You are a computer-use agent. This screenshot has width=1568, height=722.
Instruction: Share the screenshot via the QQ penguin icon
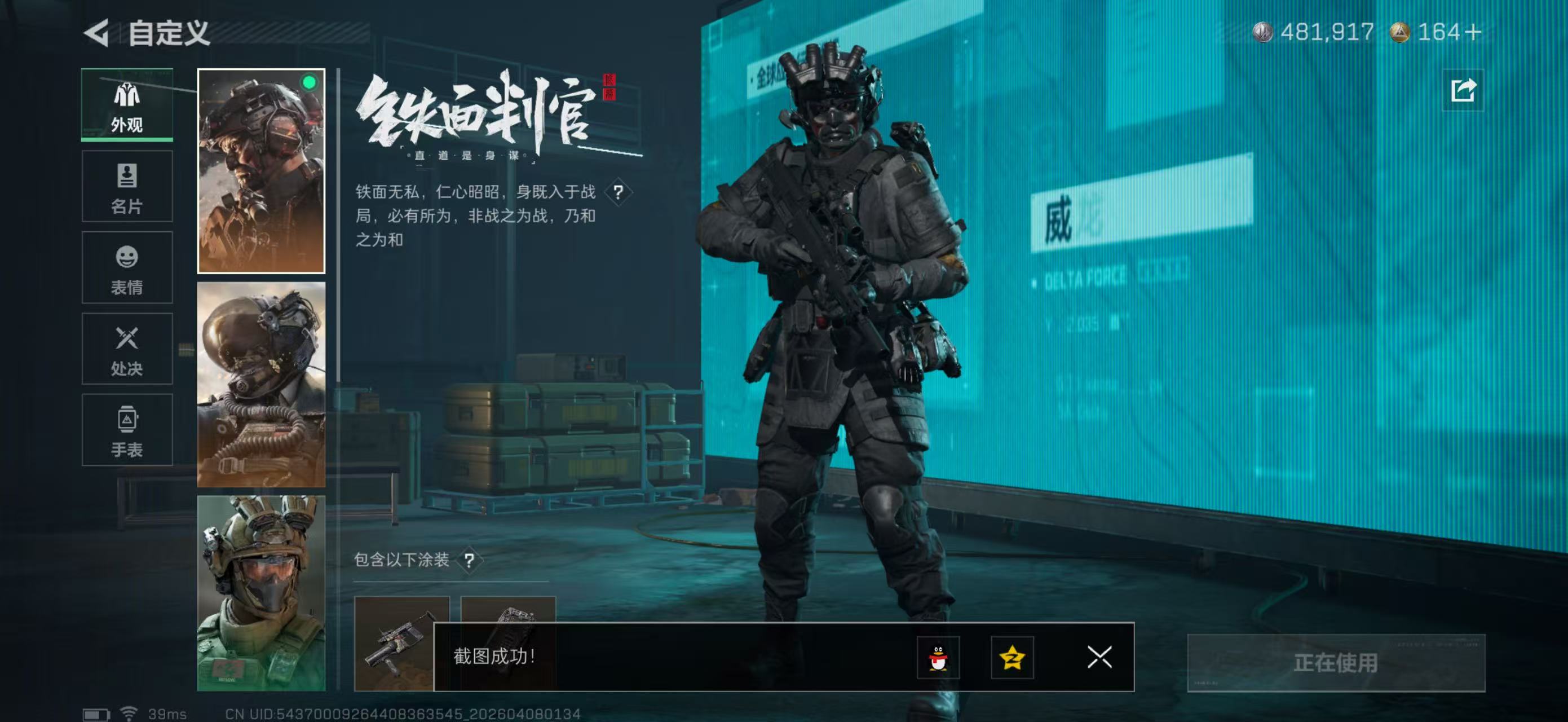pyautogui.click(x=940, y=659)
